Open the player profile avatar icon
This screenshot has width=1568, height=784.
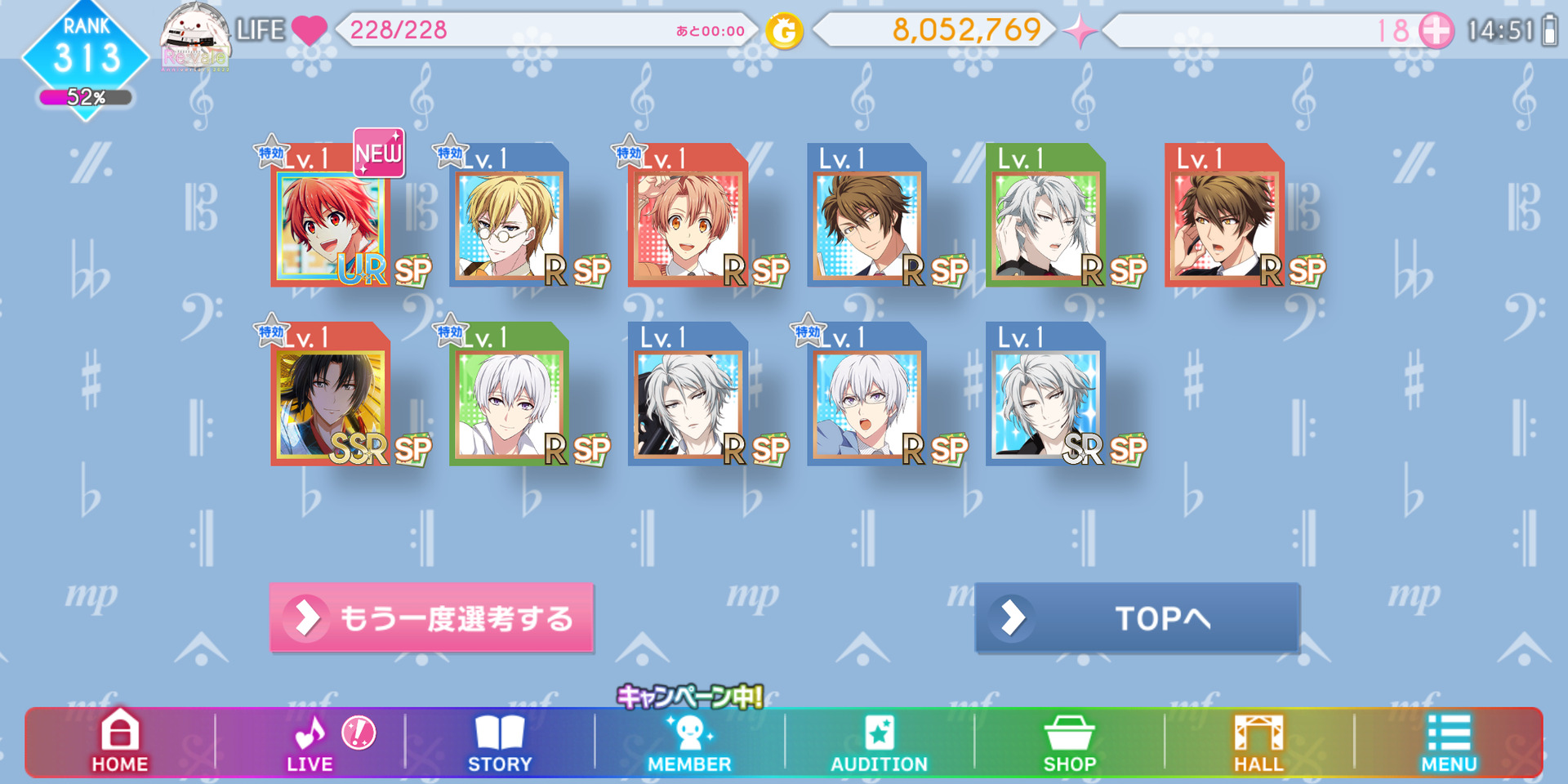194,36
